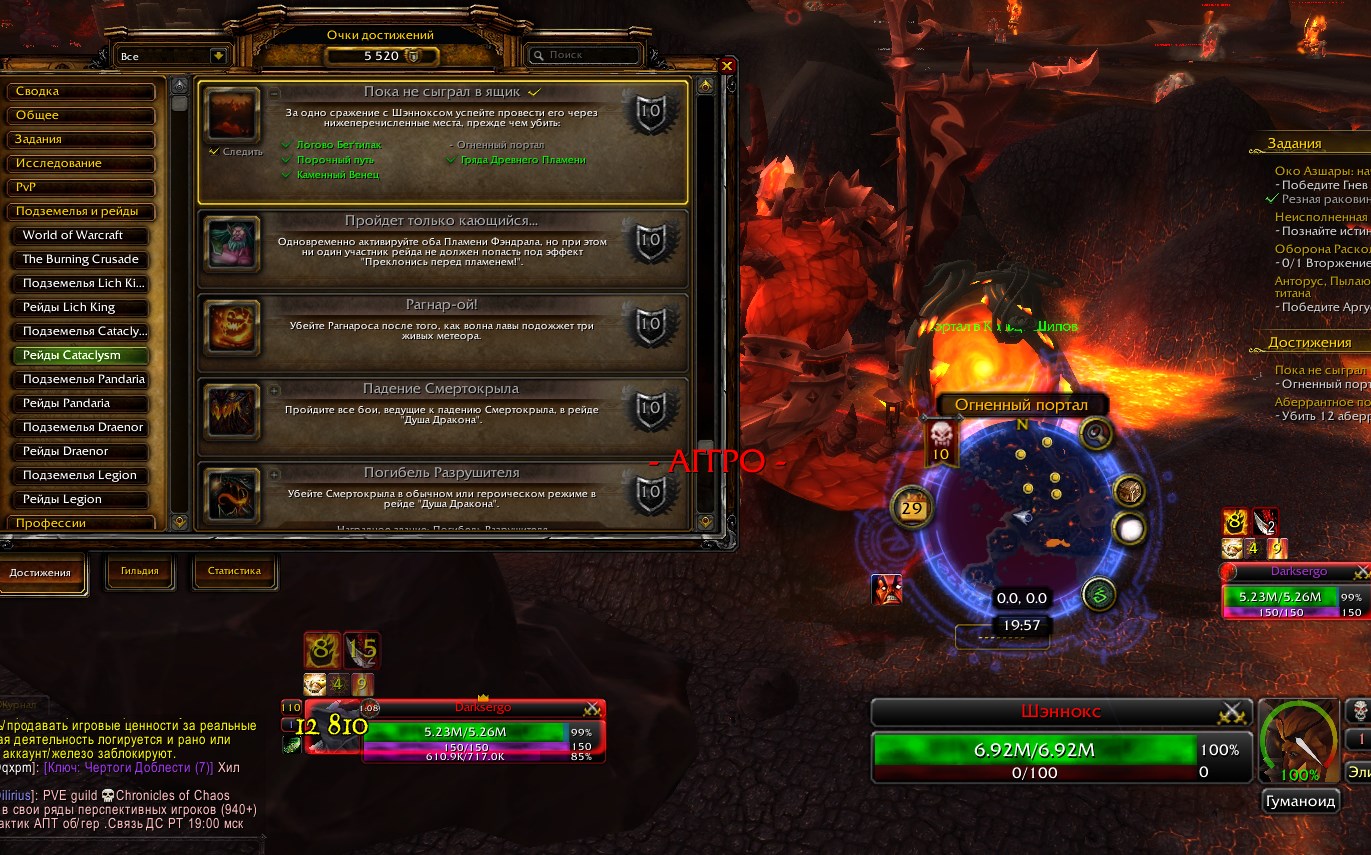This screenshot has width=1371, height=855.
Task: Switch to the "Статистика" tab
Action: [x=234, y=572]
